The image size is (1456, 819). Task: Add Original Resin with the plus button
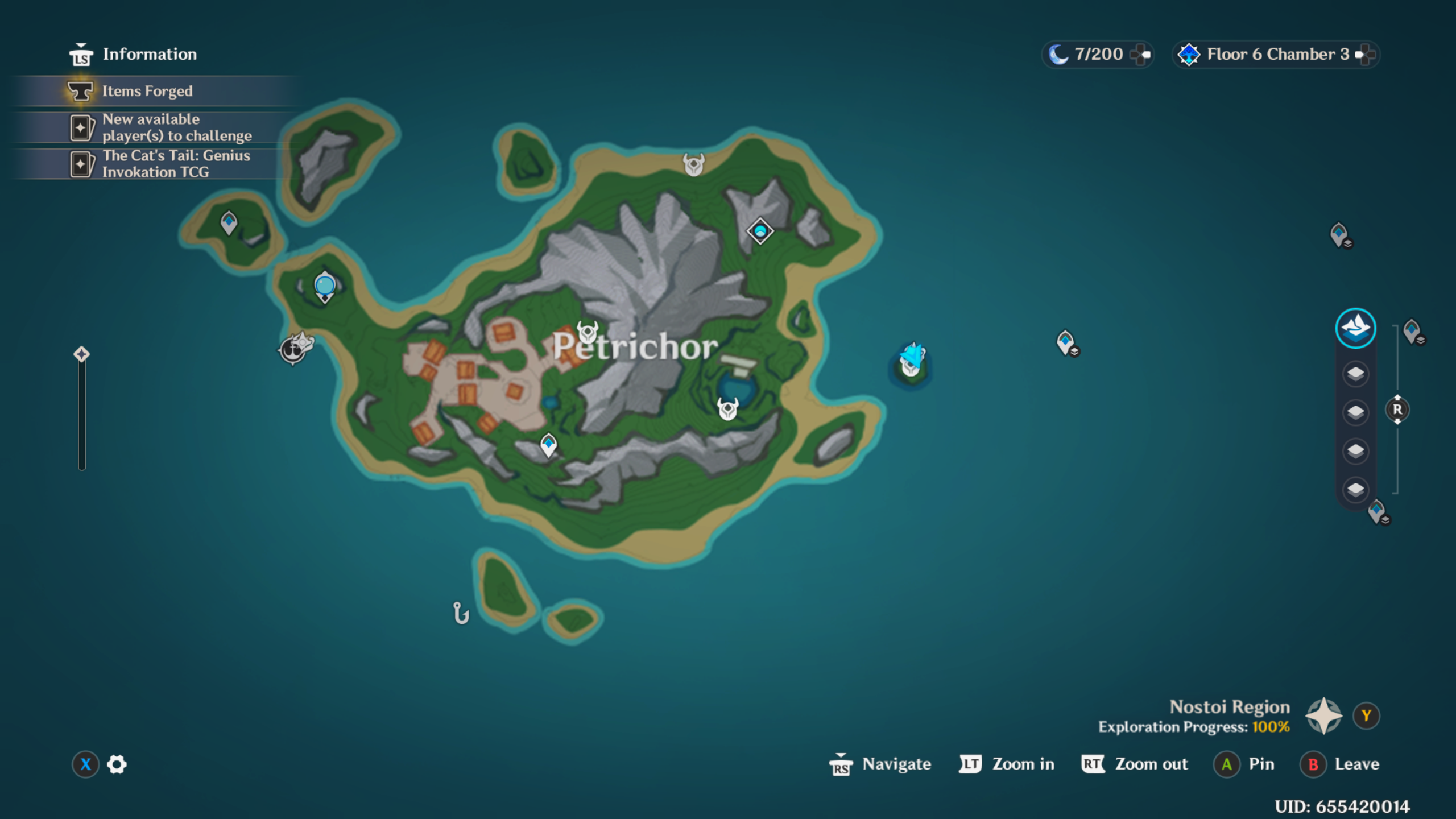coord(1140,55)
